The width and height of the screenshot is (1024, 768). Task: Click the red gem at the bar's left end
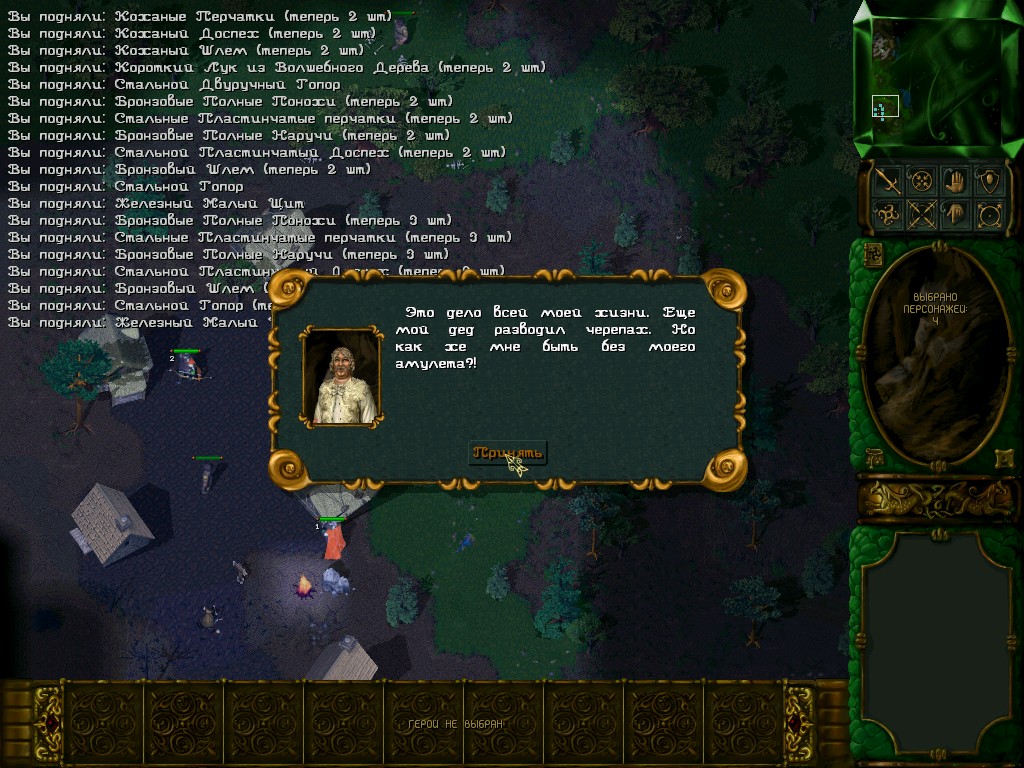[x=48, y=722]
